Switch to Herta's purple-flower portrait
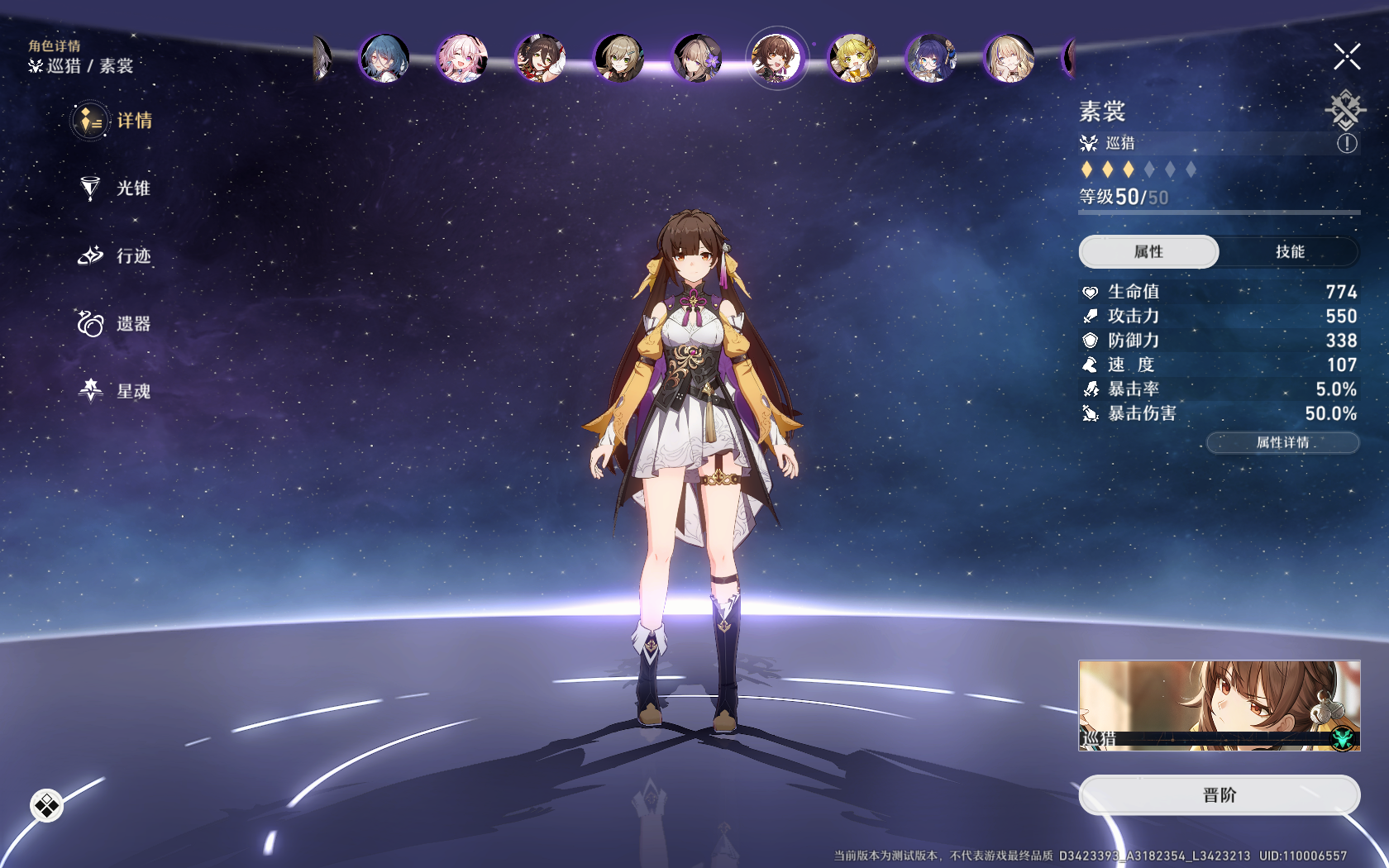Viewport: 1389px width, 868px height. pos(697,59)
